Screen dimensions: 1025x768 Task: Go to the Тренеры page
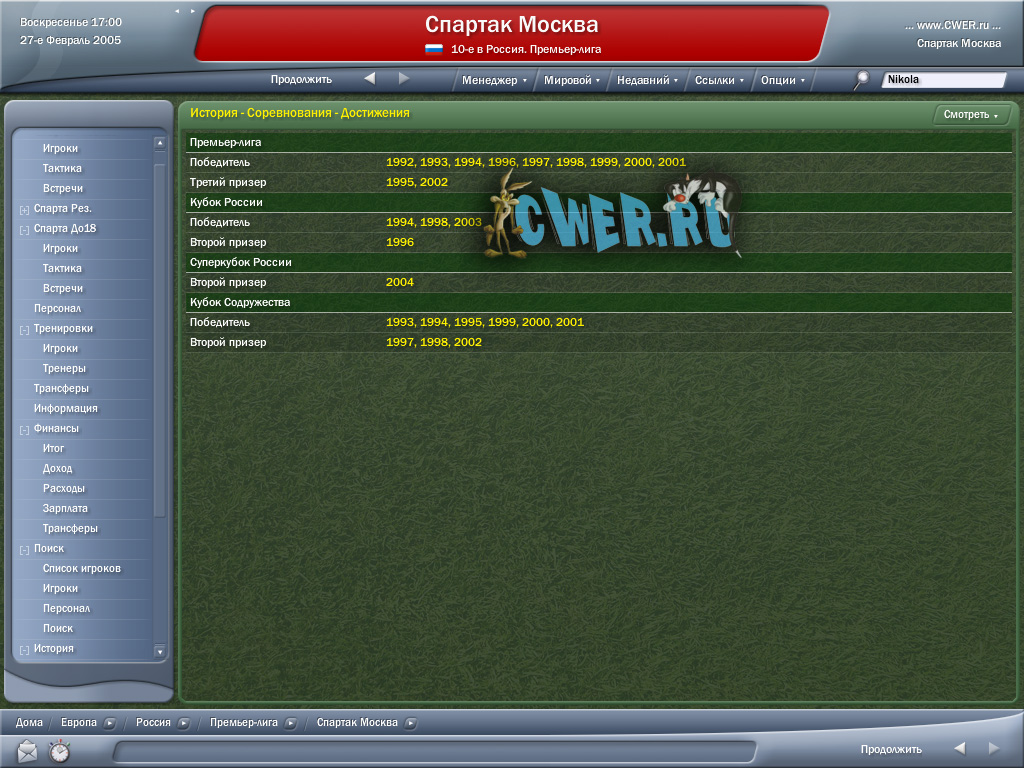[64, 368]
